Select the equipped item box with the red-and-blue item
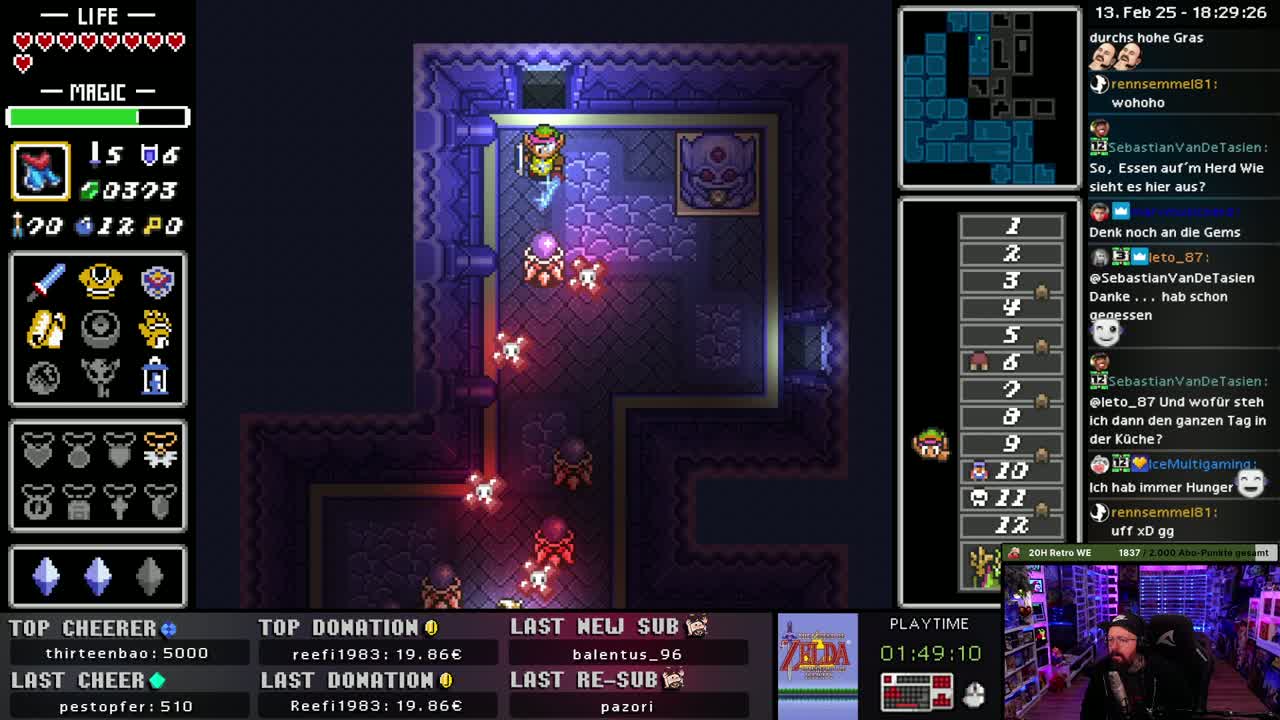This screenshot has height=720, width=1280. 40,171
